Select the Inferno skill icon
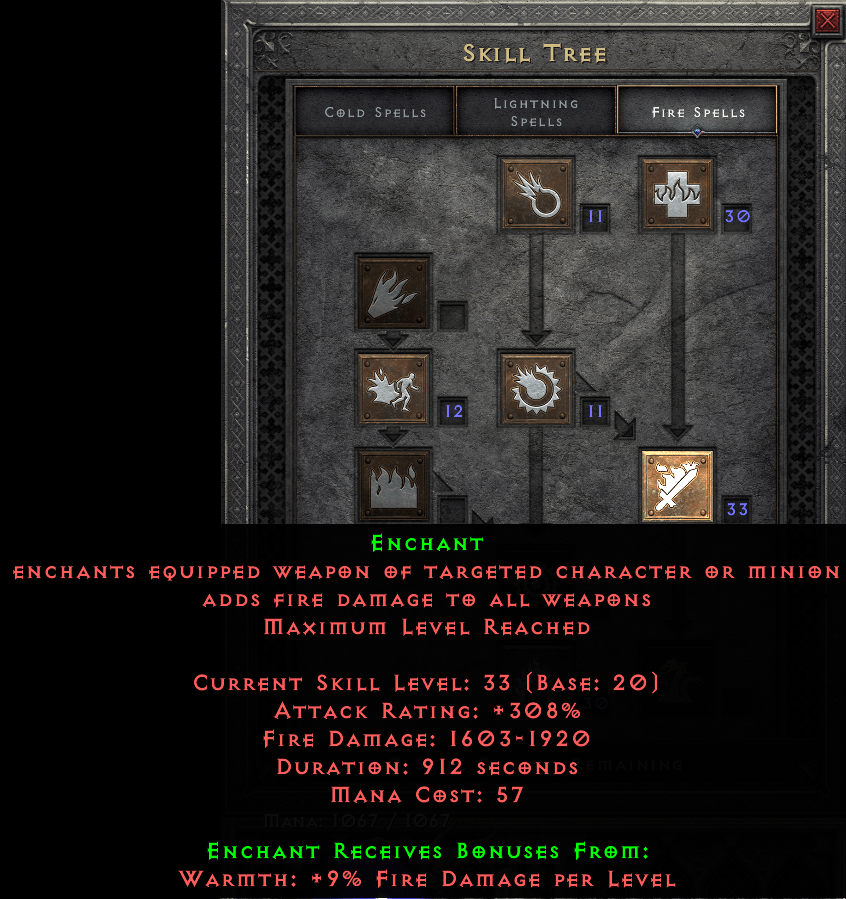Screen dimensions: 846x899 coord(393,291)
